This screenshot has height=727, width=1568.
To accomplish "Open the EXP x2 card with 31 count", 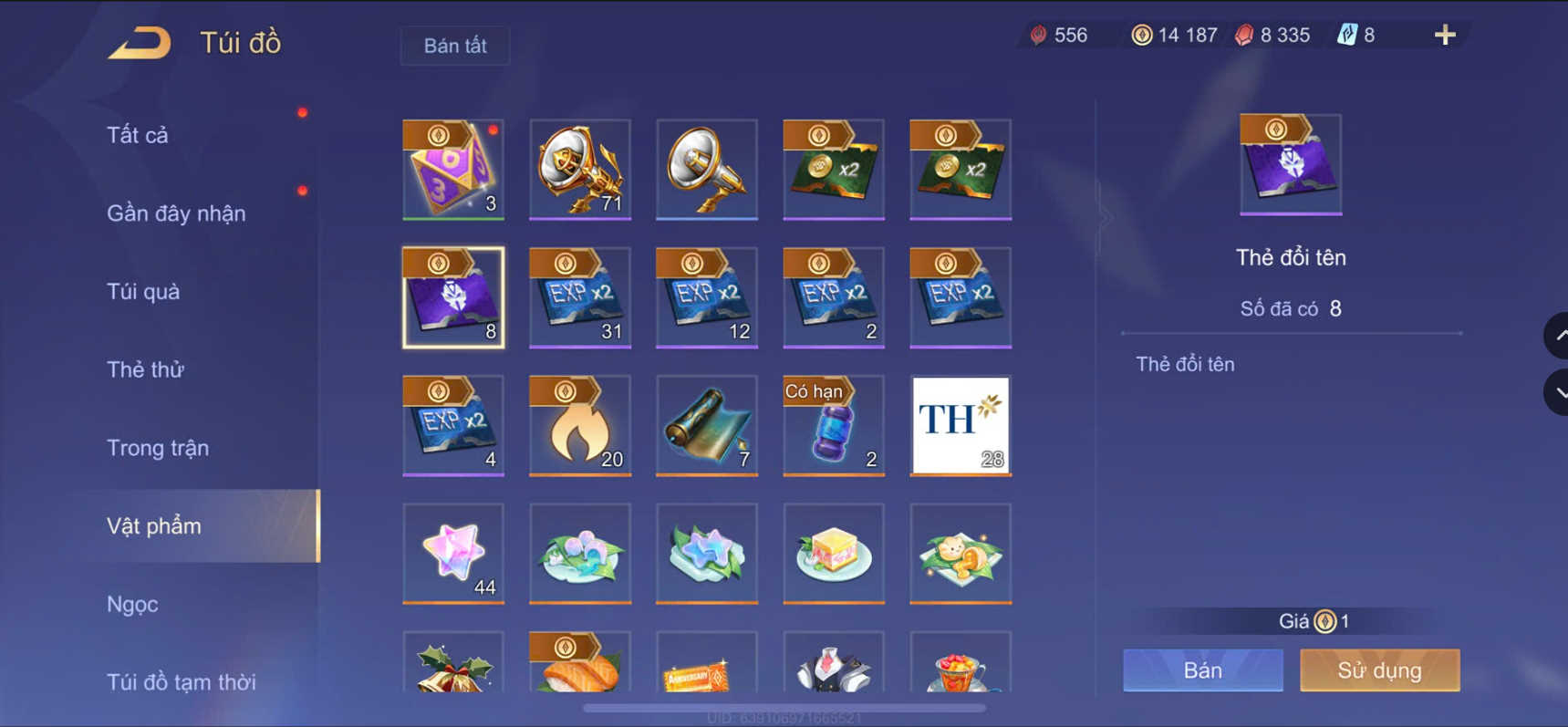I will tap(580, 298).
